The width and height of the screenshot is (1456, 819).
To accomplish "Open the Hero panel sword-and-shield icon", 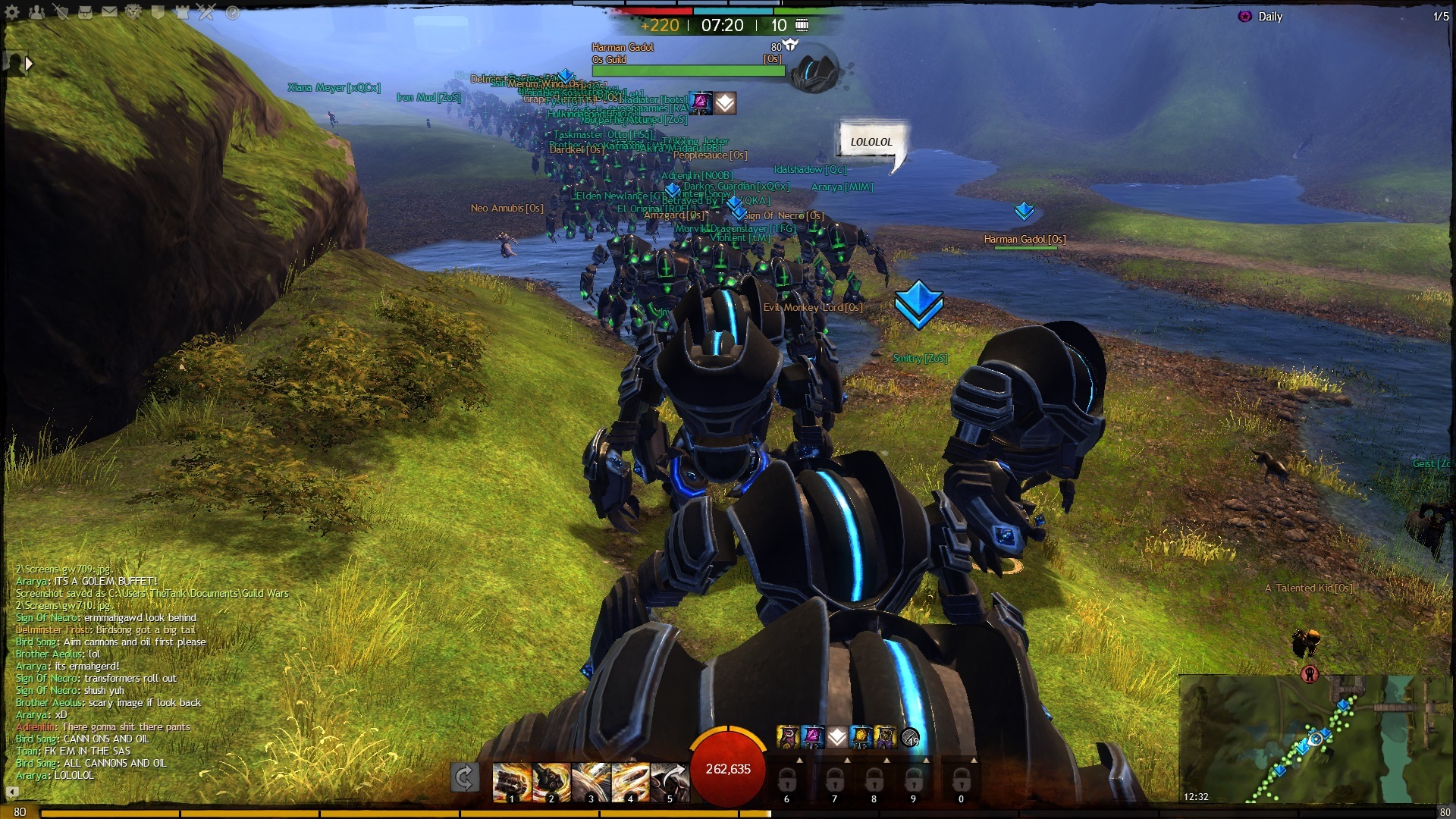I will pos(61,12).
